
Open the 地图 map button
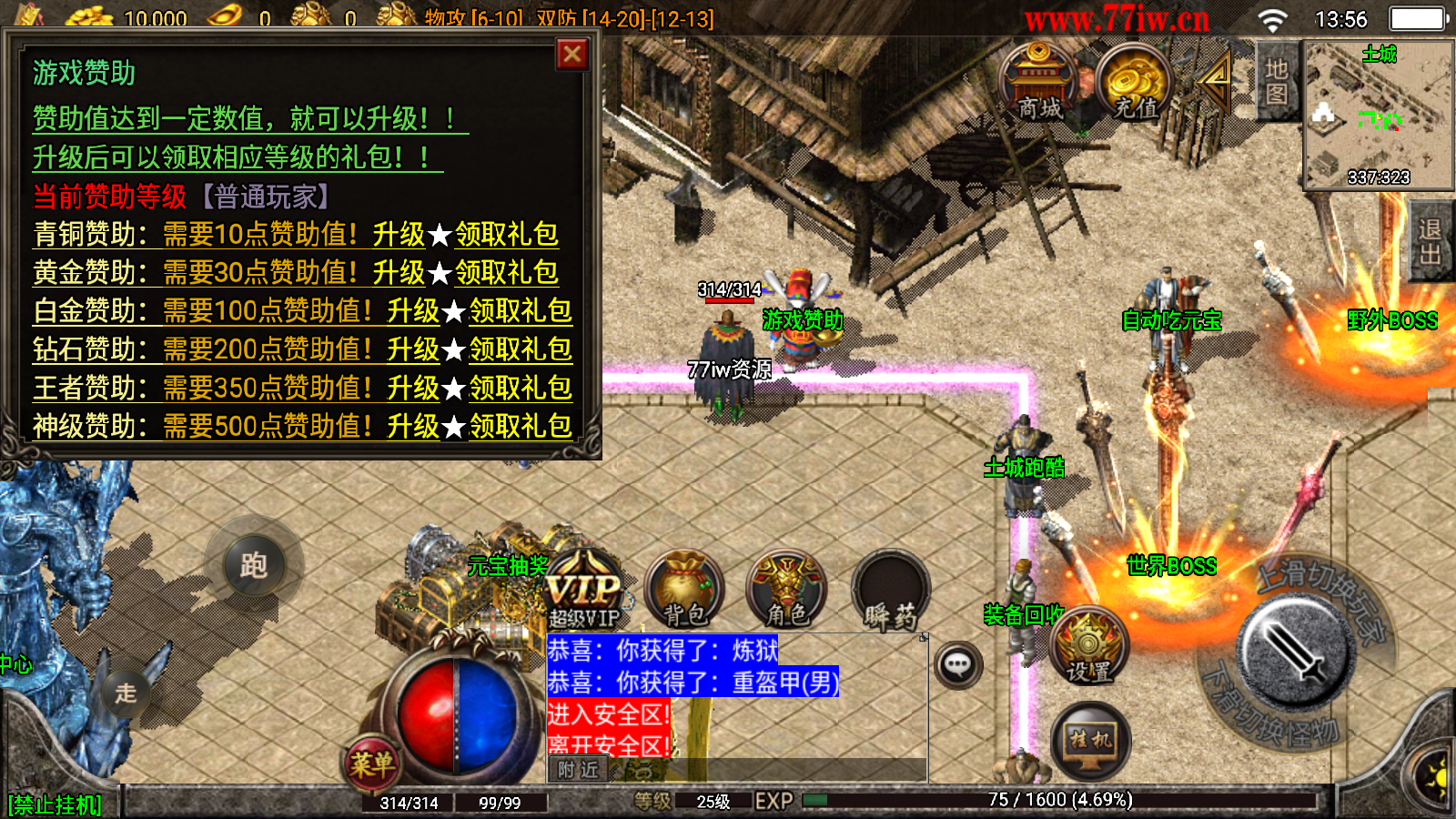(1276, 82)
